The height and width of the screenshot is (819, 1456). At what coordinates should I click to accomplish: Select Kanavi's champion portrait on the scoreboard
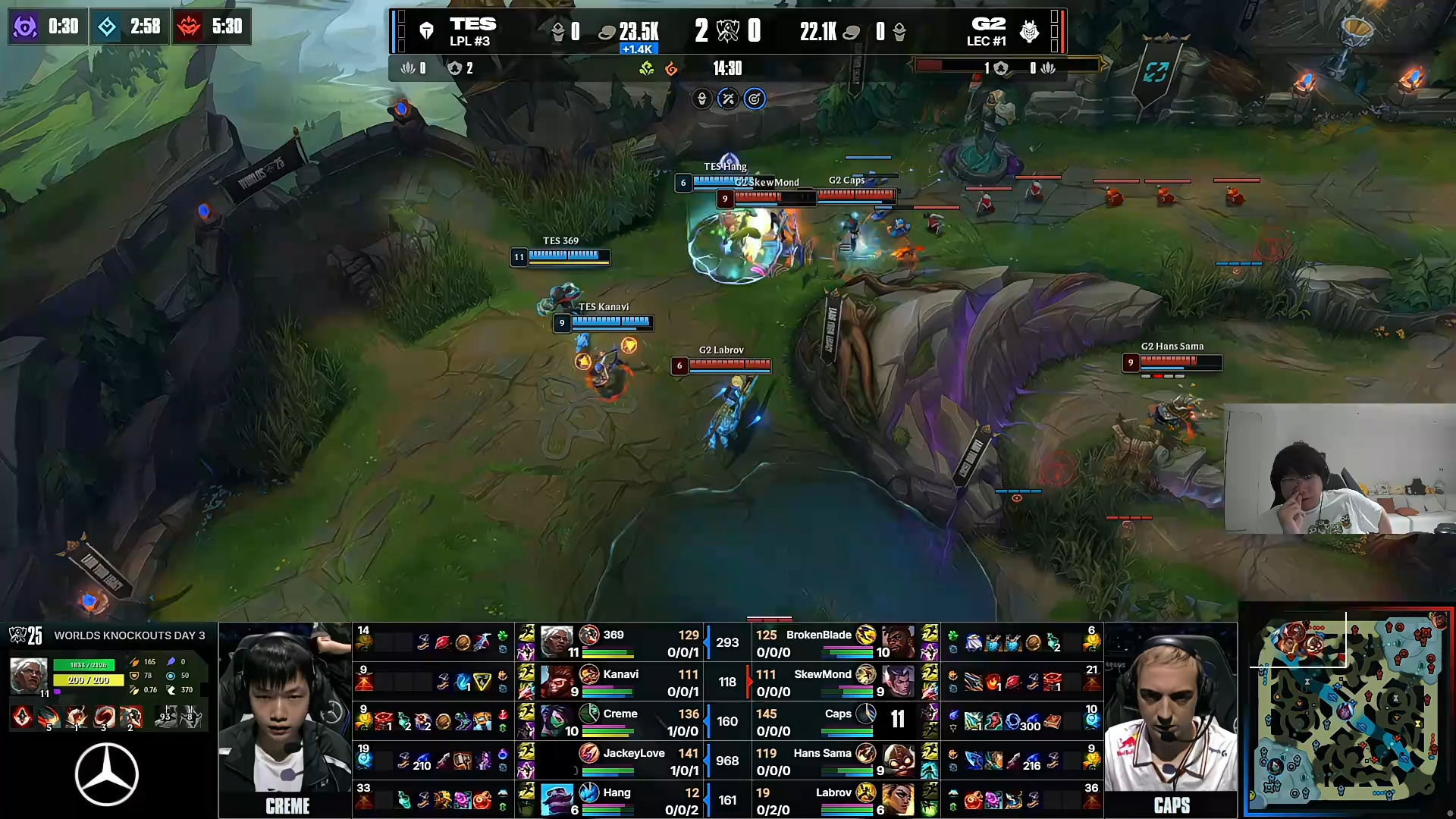point(556,682)
